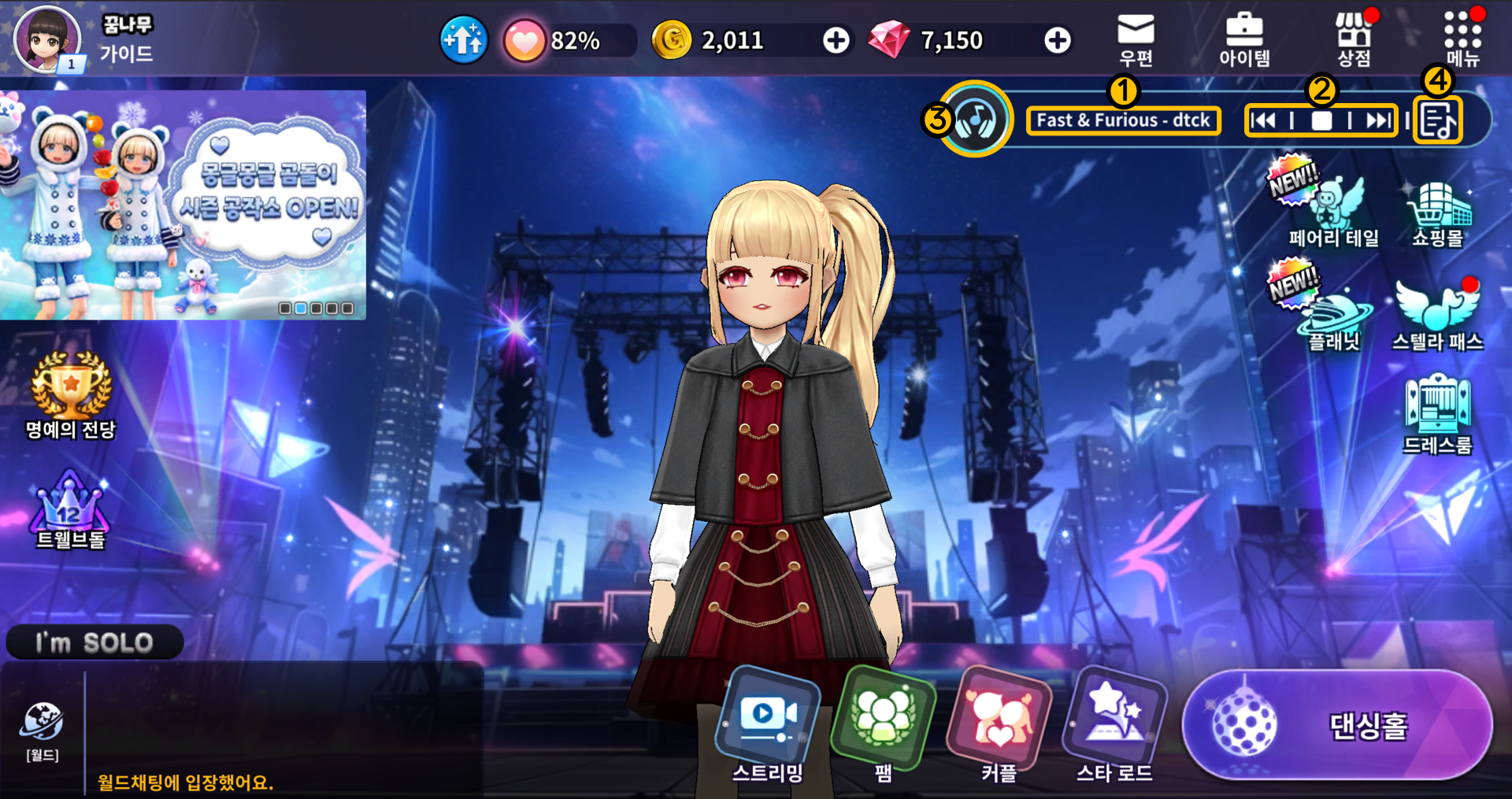The height and width of the screenshot is (799, 1512).
Task: View the 몽글몽글 곰돌이 event banner
Action: [x=183, y=205]
